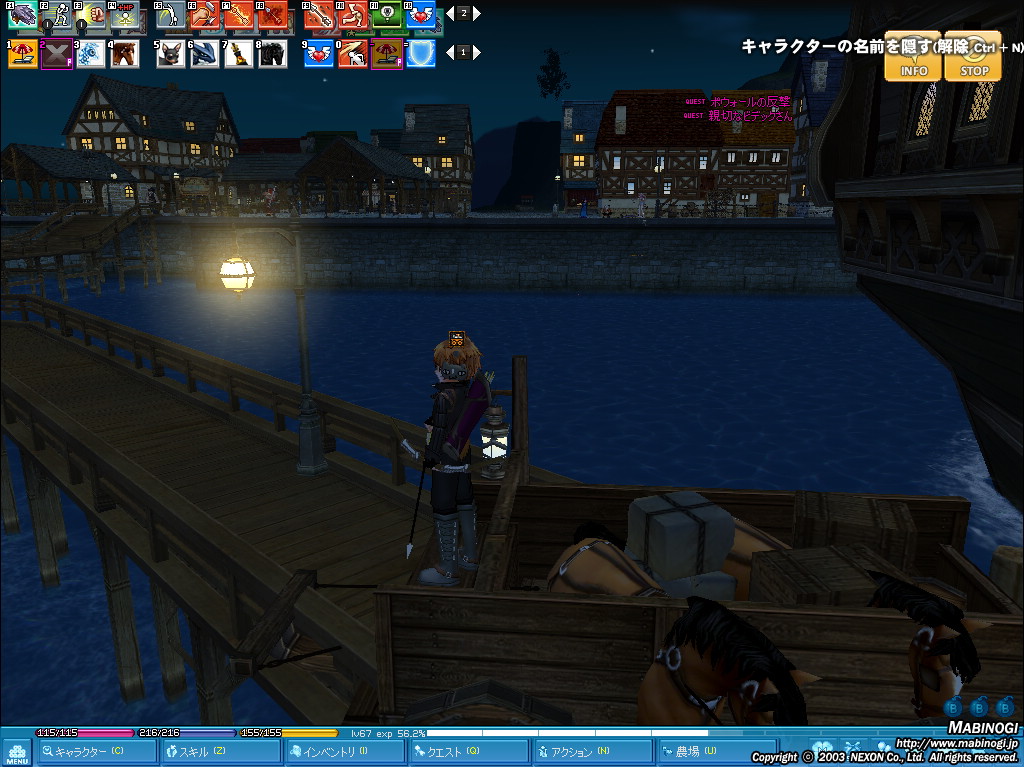
Task: Select the green lightbulb skill icon
Action: [386, 15]
